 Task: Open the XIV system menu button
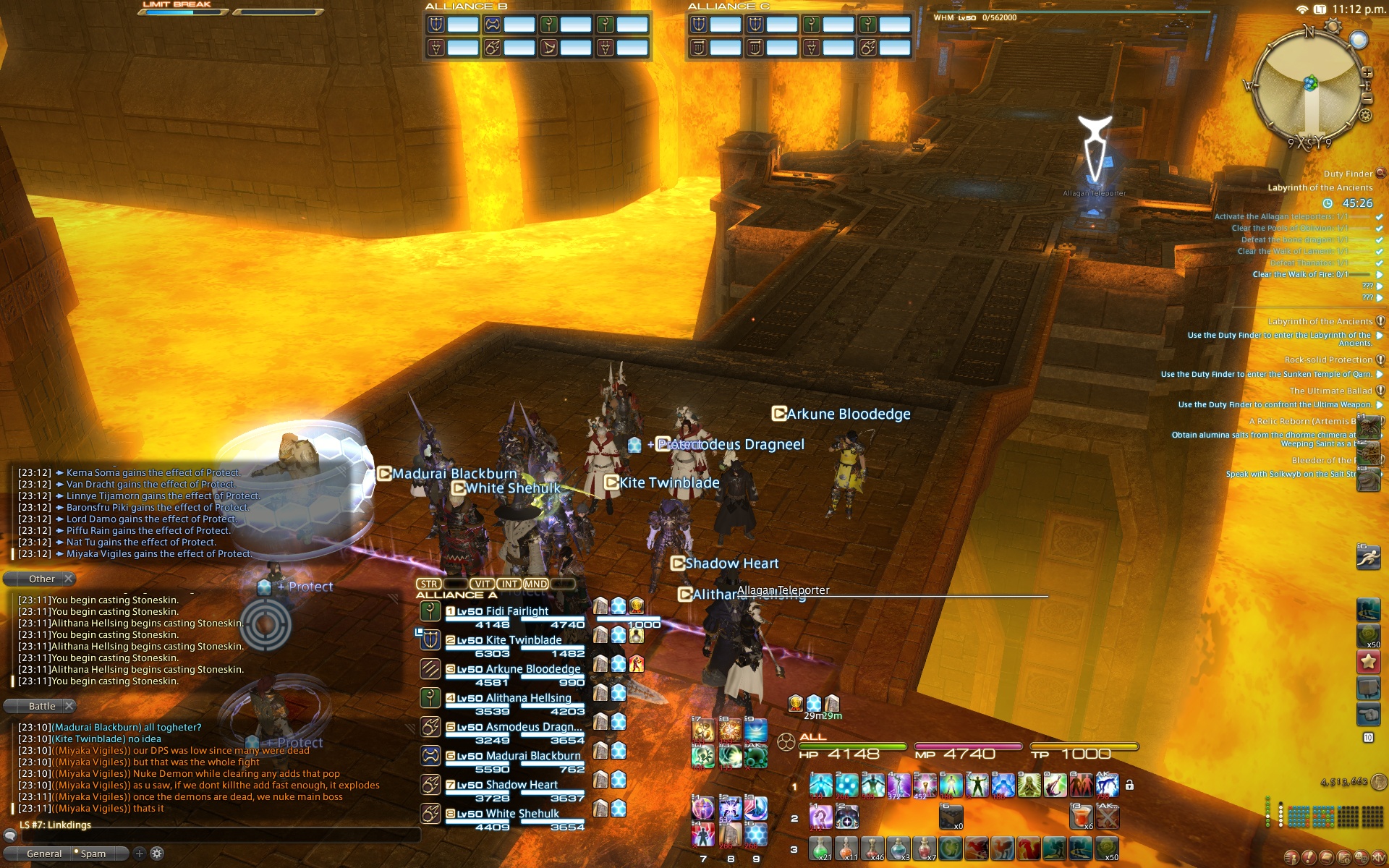point(1379,858)
